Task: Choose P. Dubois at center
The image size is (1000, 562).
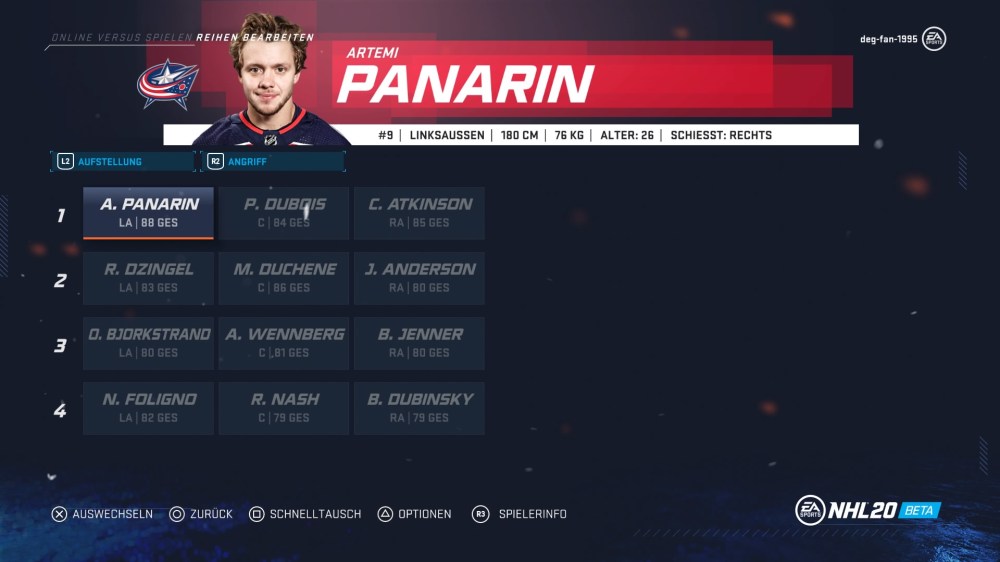Action: pos(284,212)
